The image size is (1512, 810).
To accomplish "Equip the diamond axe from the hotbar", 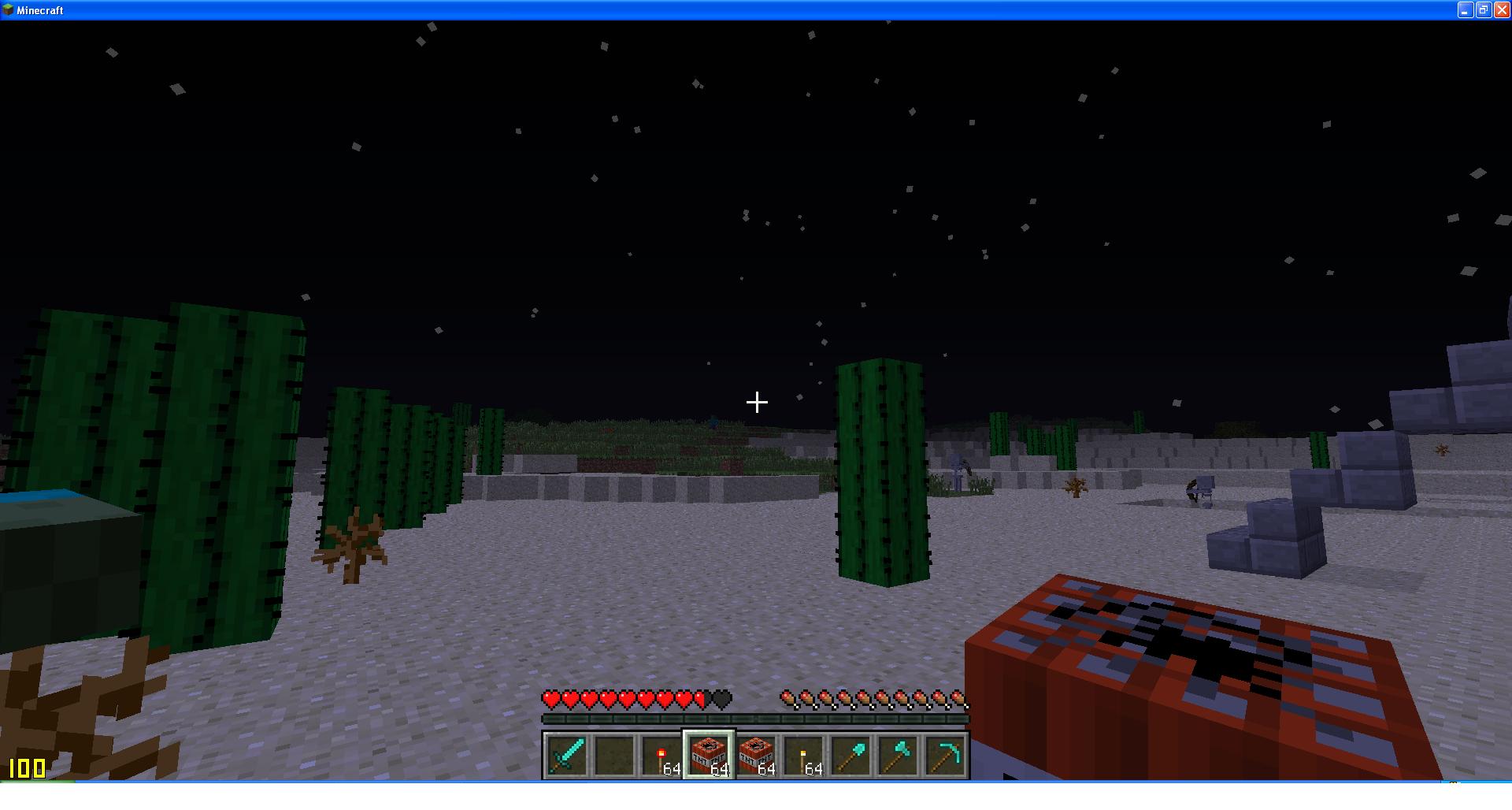I will coord(898,755).
